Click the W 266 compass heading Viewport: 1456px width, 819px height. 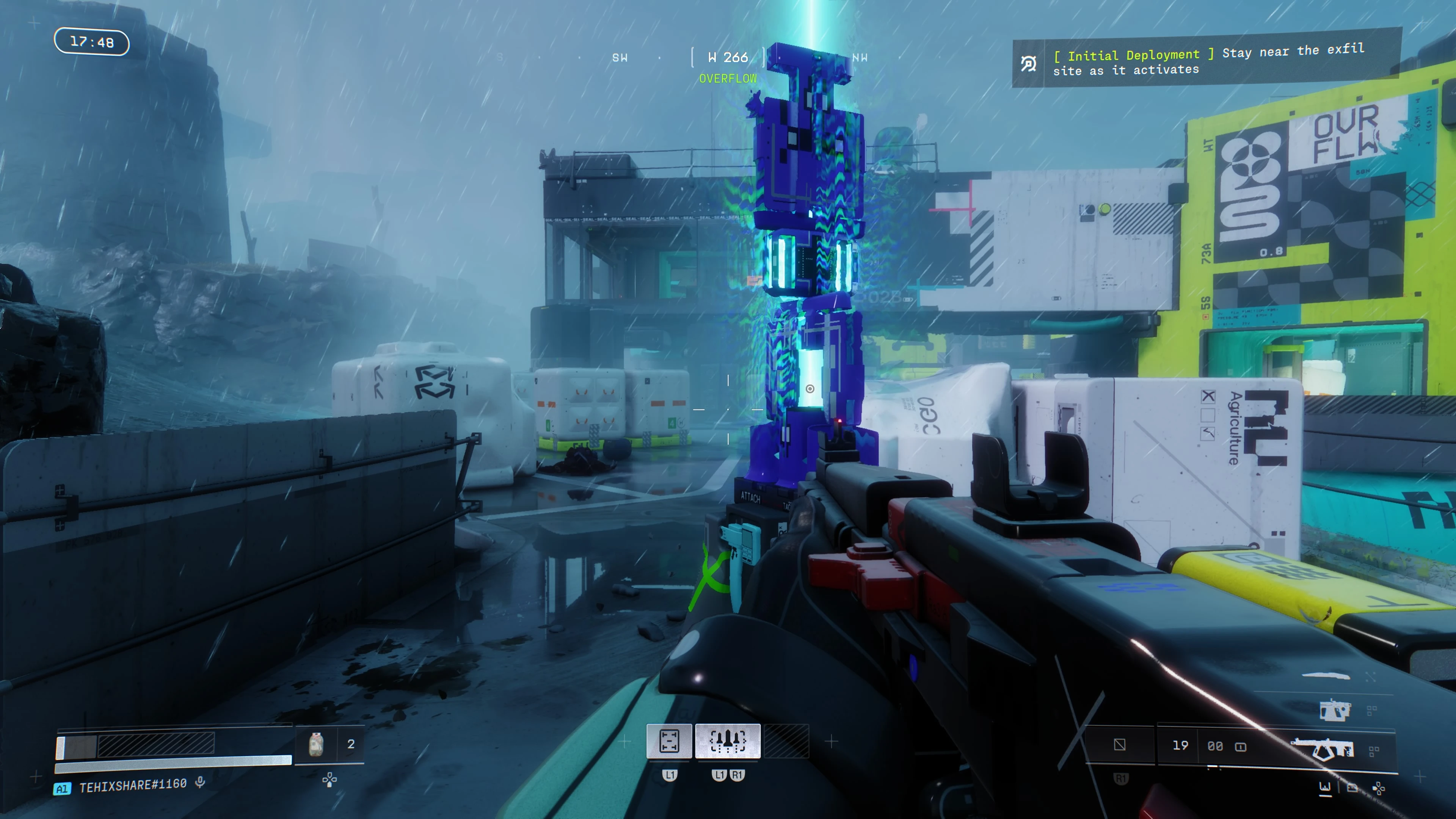coord(728,58)
